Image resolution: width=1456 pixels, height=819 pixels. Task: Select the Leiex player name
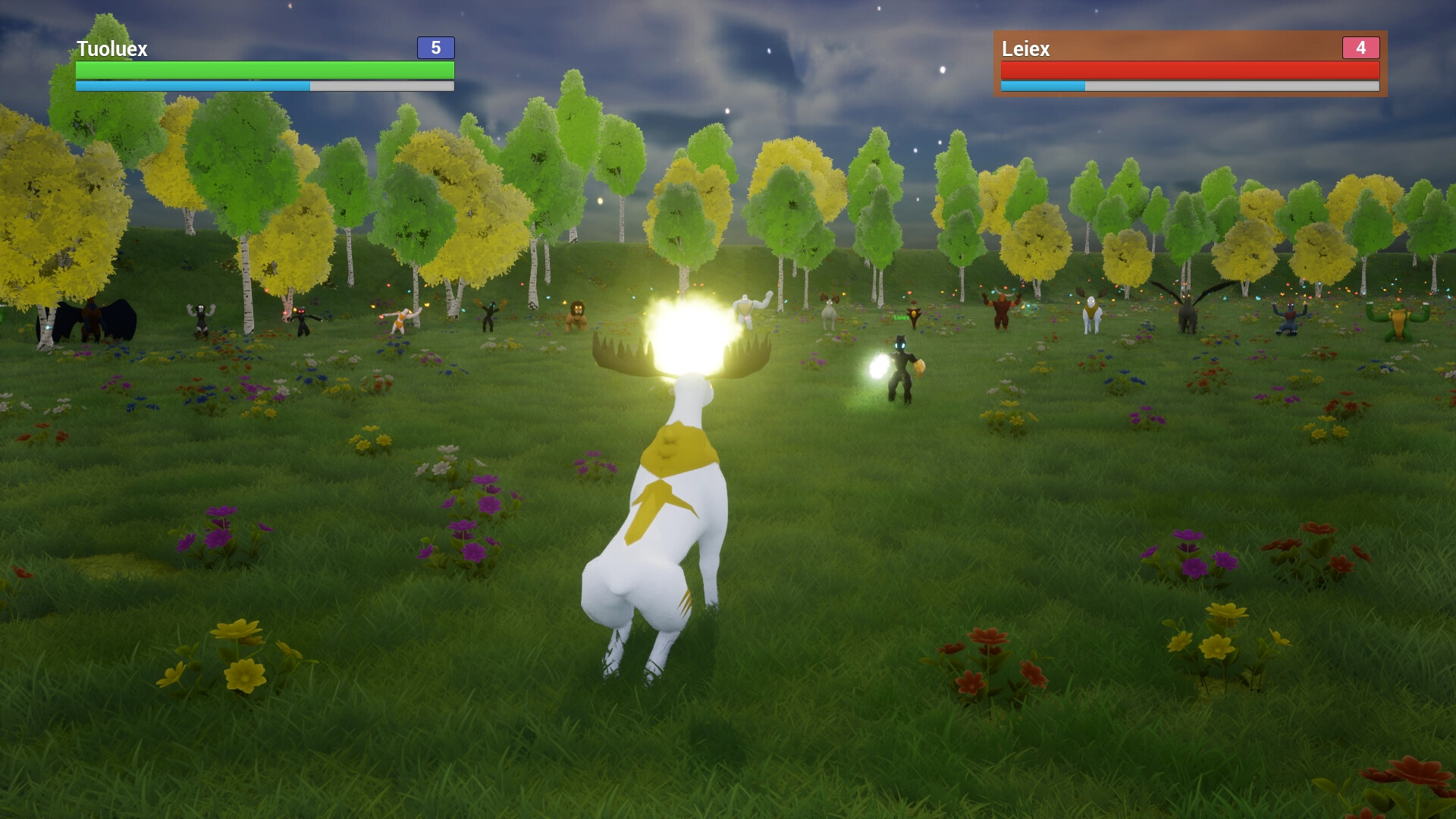pos(1025,49)
